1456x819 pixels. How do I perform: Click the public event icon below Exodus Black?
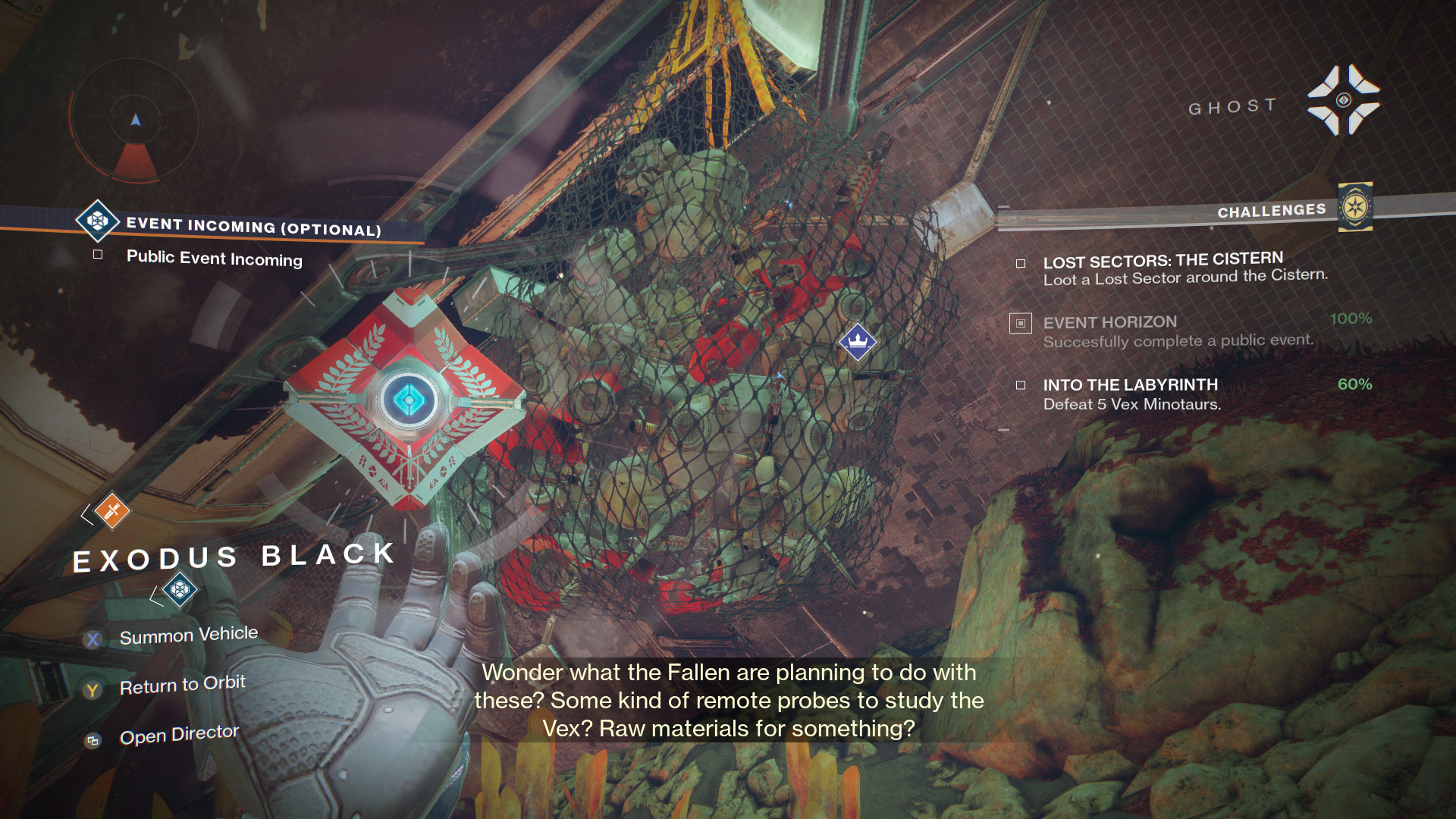(180, 589)
